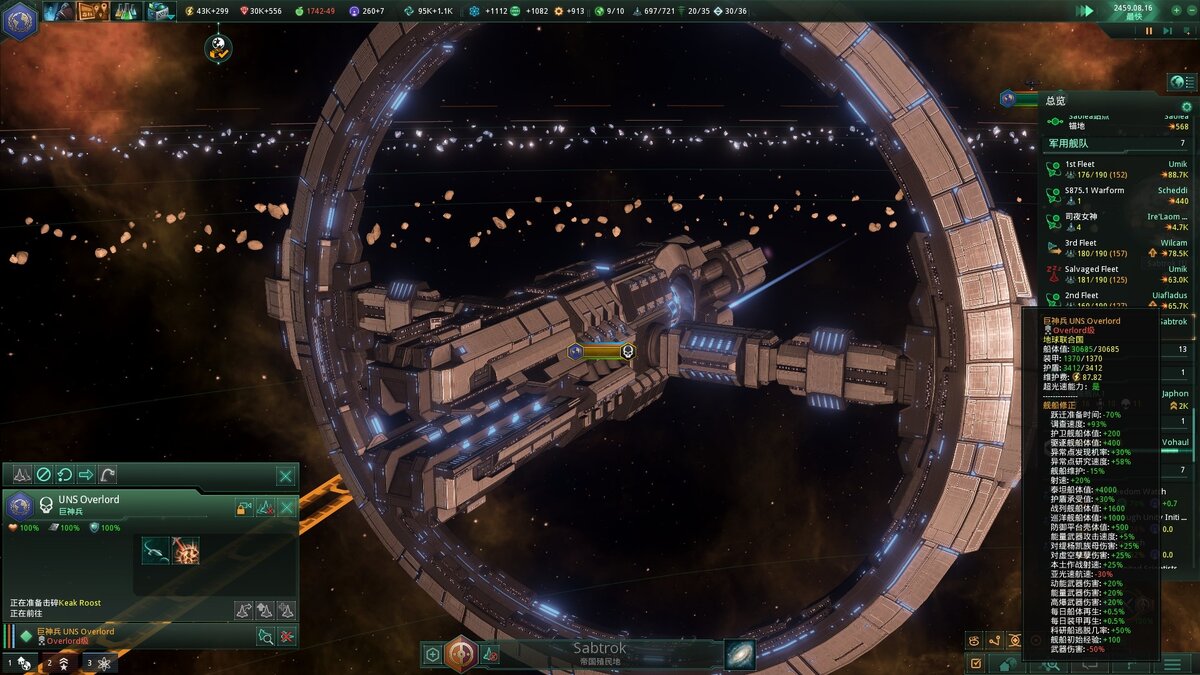Screen dimensions: 1200x675
Task: Activate the planet cracker weapon icon
Action: (x=185, y=551)
